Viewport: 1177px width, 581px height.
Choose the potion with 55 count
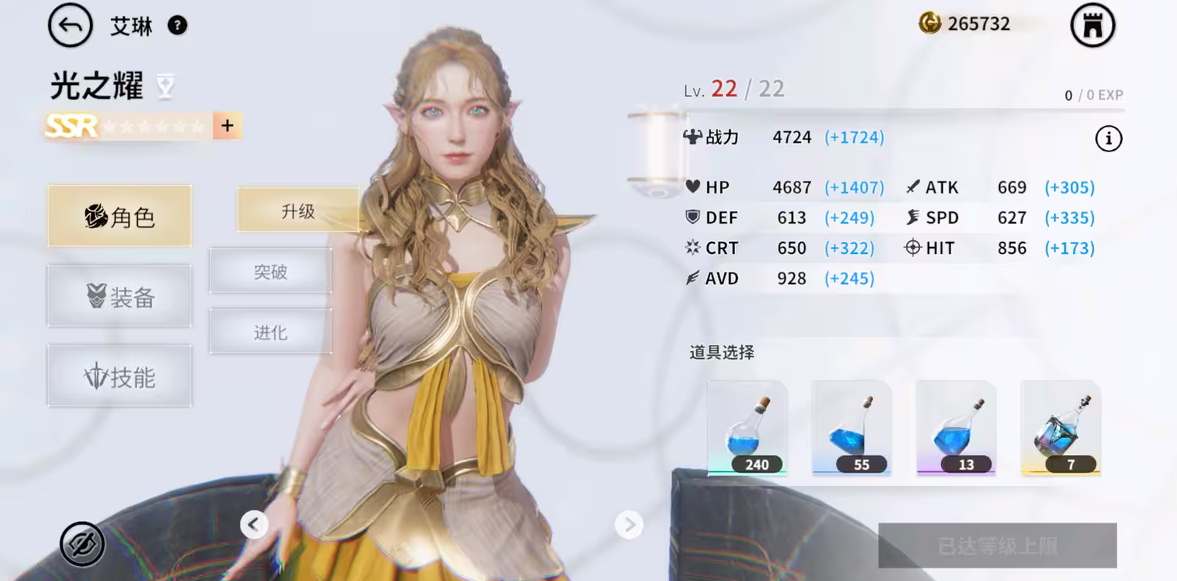851,428
